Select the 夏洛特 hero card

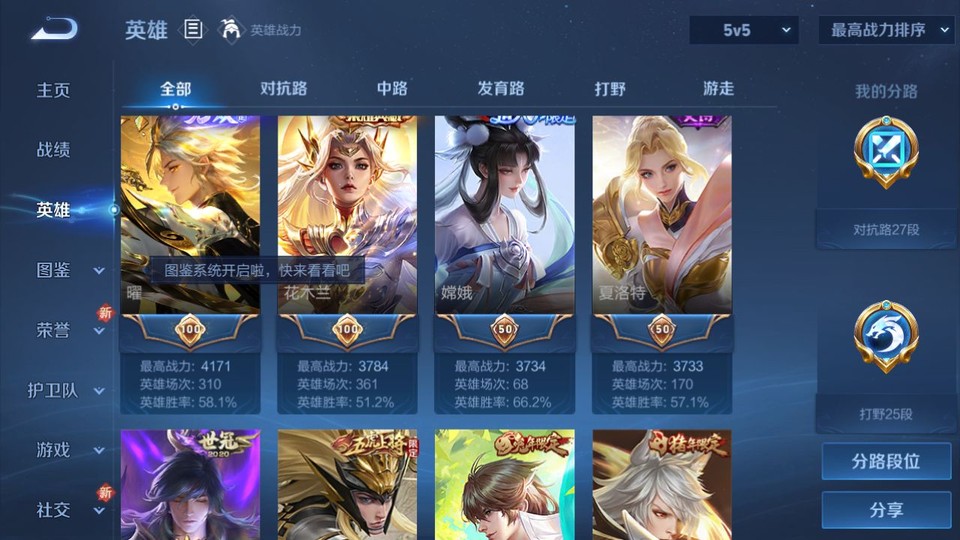click(661, 215)
